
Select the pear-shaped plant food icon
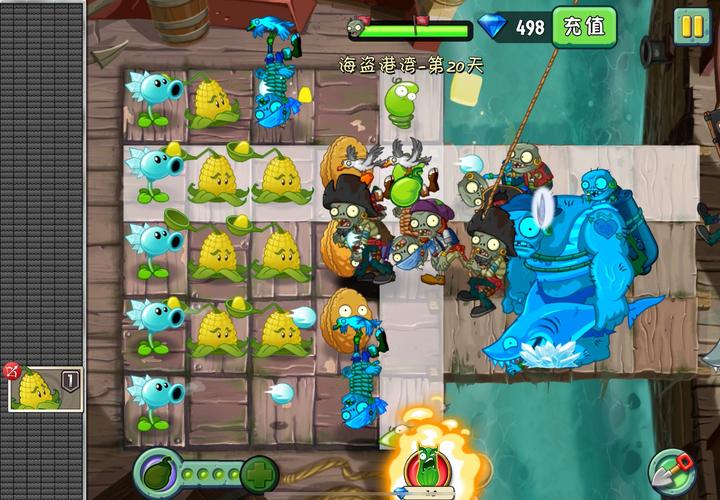click(157, 472)
